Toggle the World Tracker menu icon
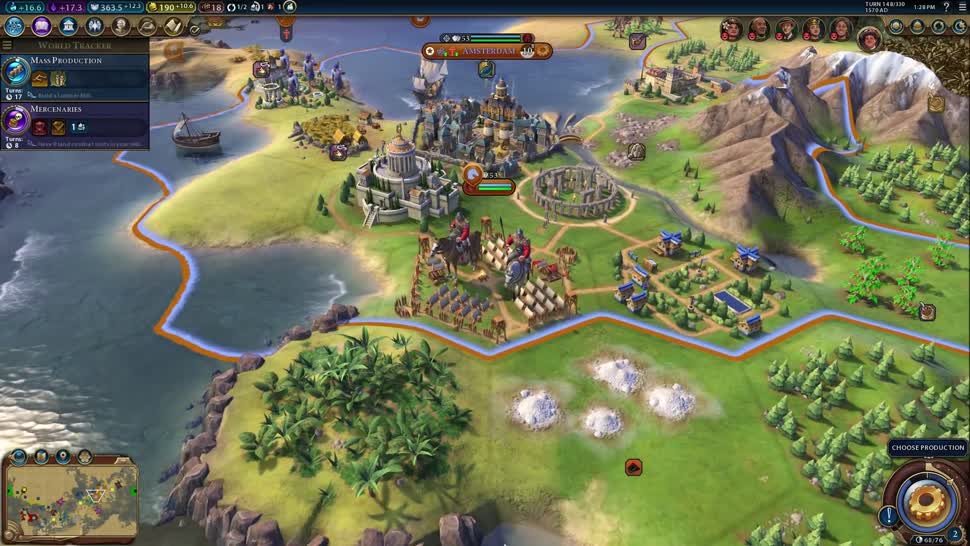Viewport: 970px width, 546px height. (x=7, y=45)
